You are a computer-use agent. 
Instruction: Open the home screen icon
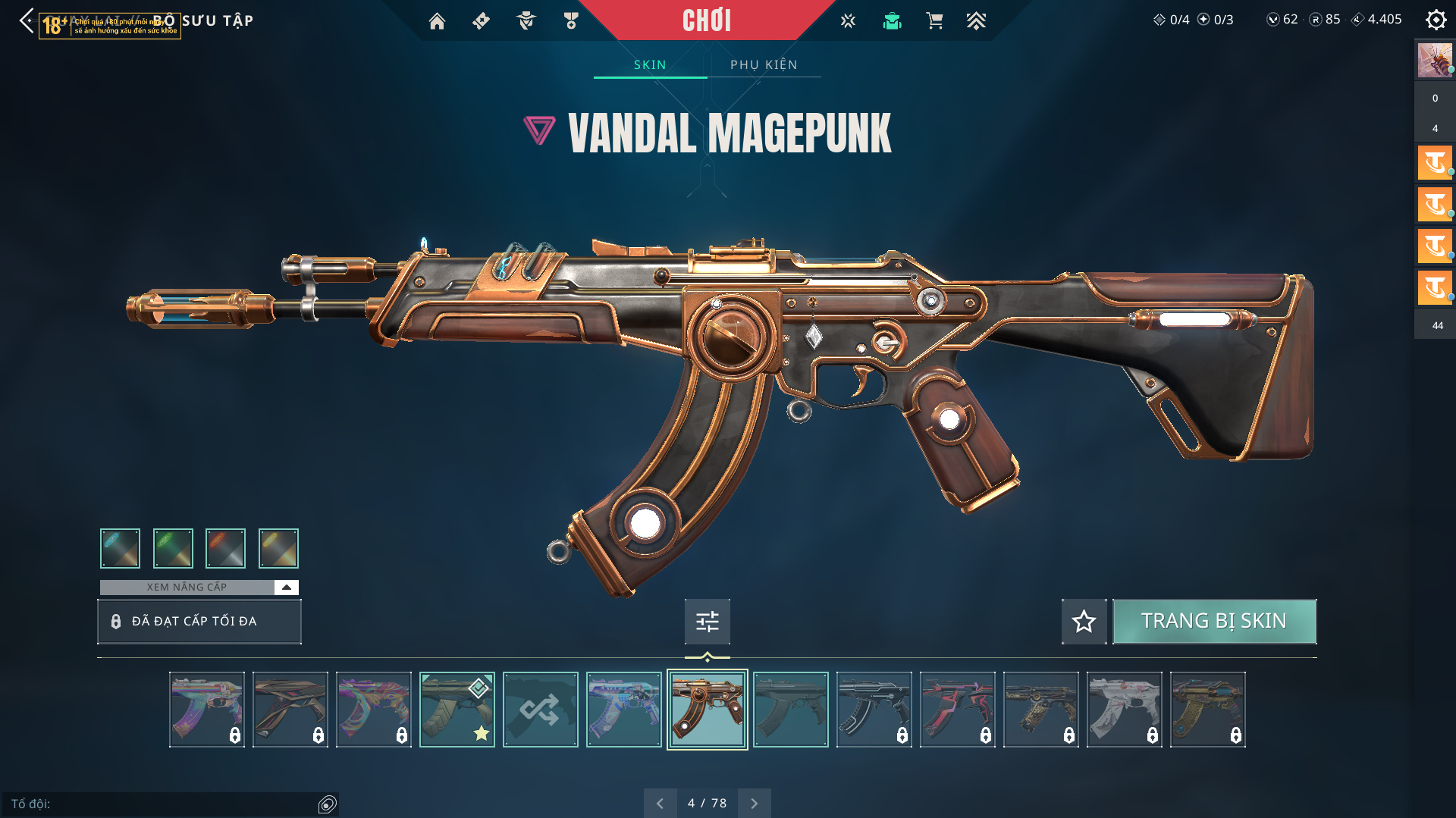[x=437, y=21]
